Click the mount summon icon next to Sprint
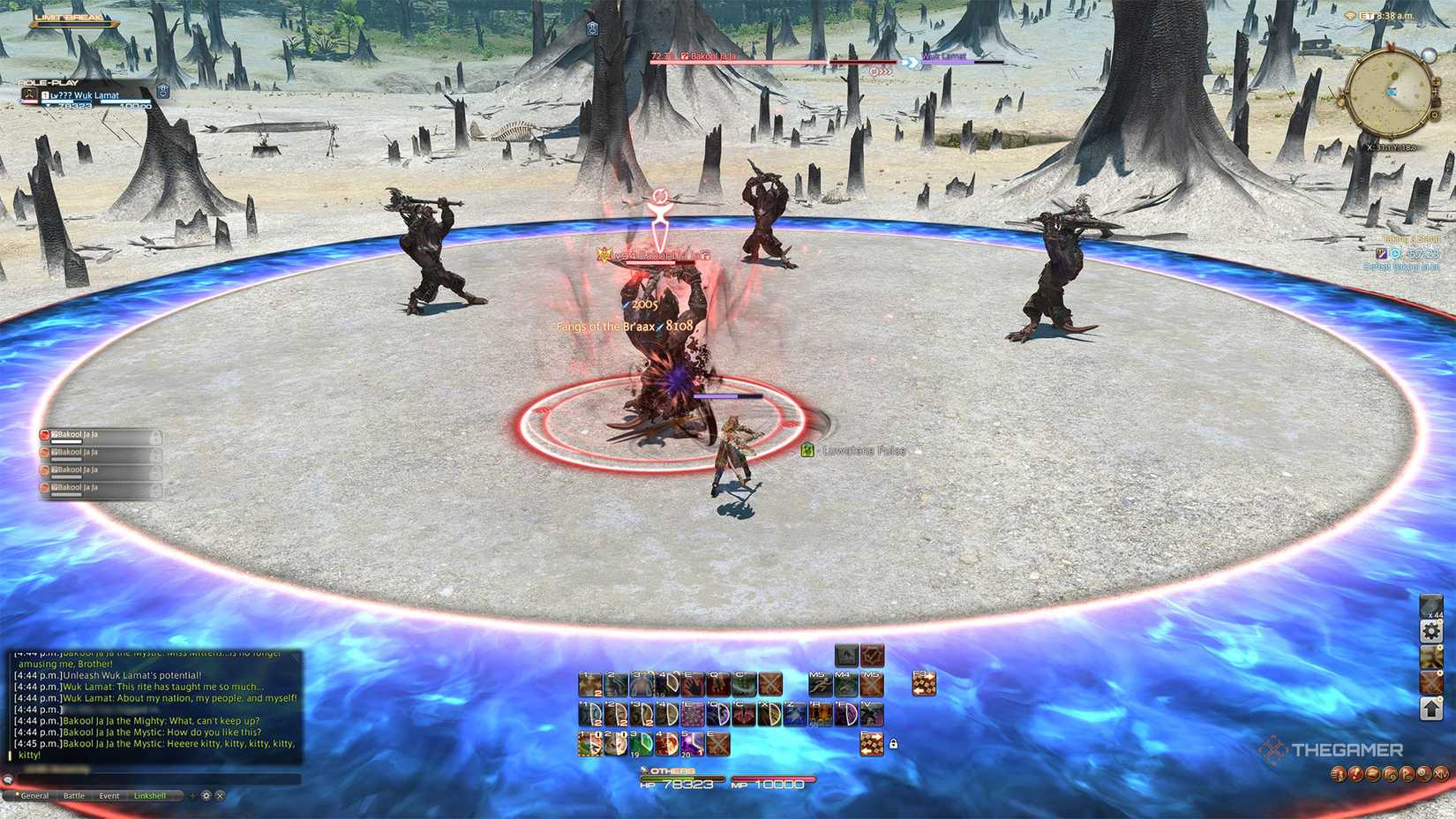 click(845, 684)
